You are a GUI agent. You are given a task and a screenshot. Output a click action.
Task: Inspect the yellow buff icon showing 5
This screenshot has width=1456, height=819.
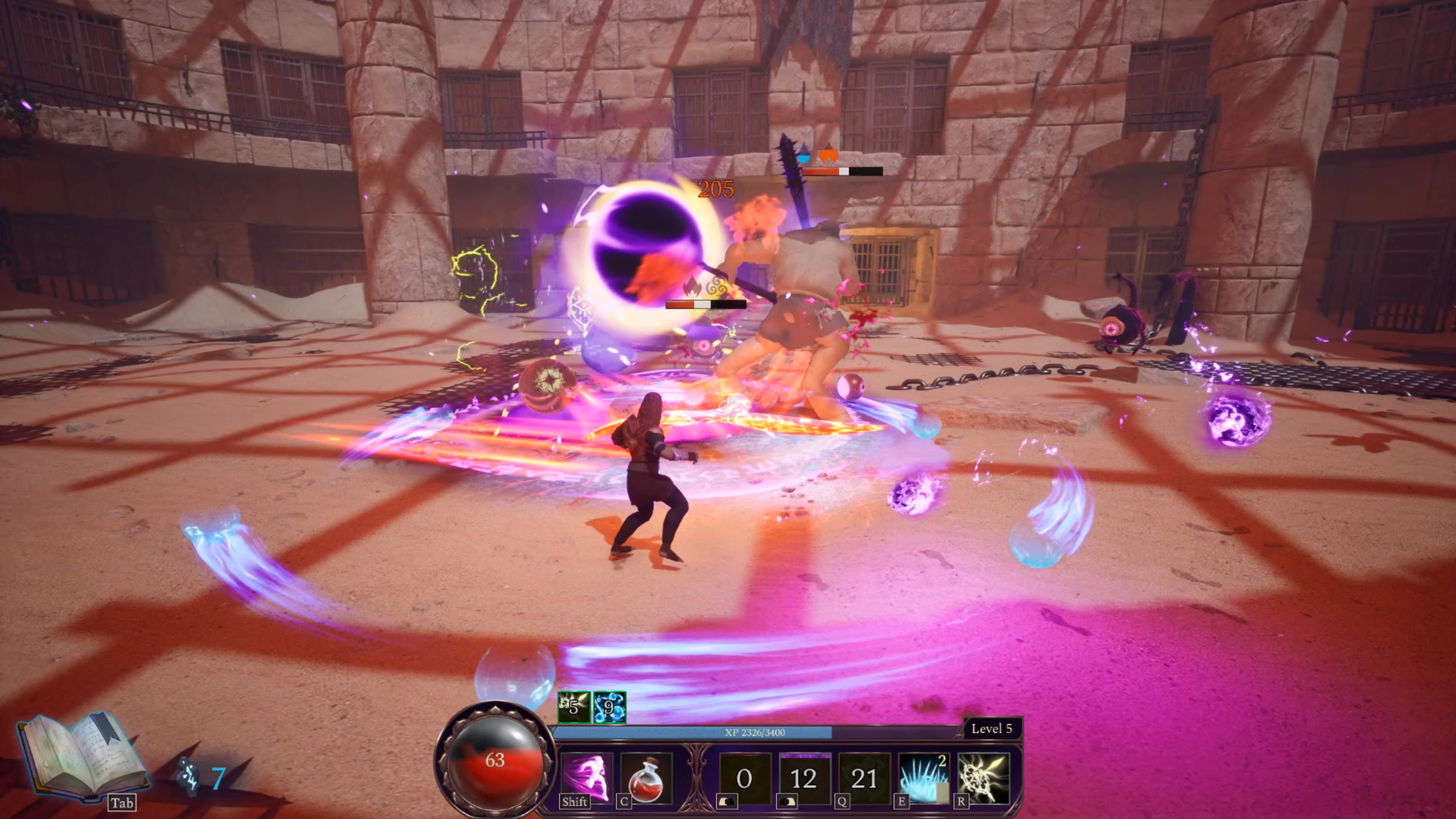pyautogui.click(x=574, y=707)
